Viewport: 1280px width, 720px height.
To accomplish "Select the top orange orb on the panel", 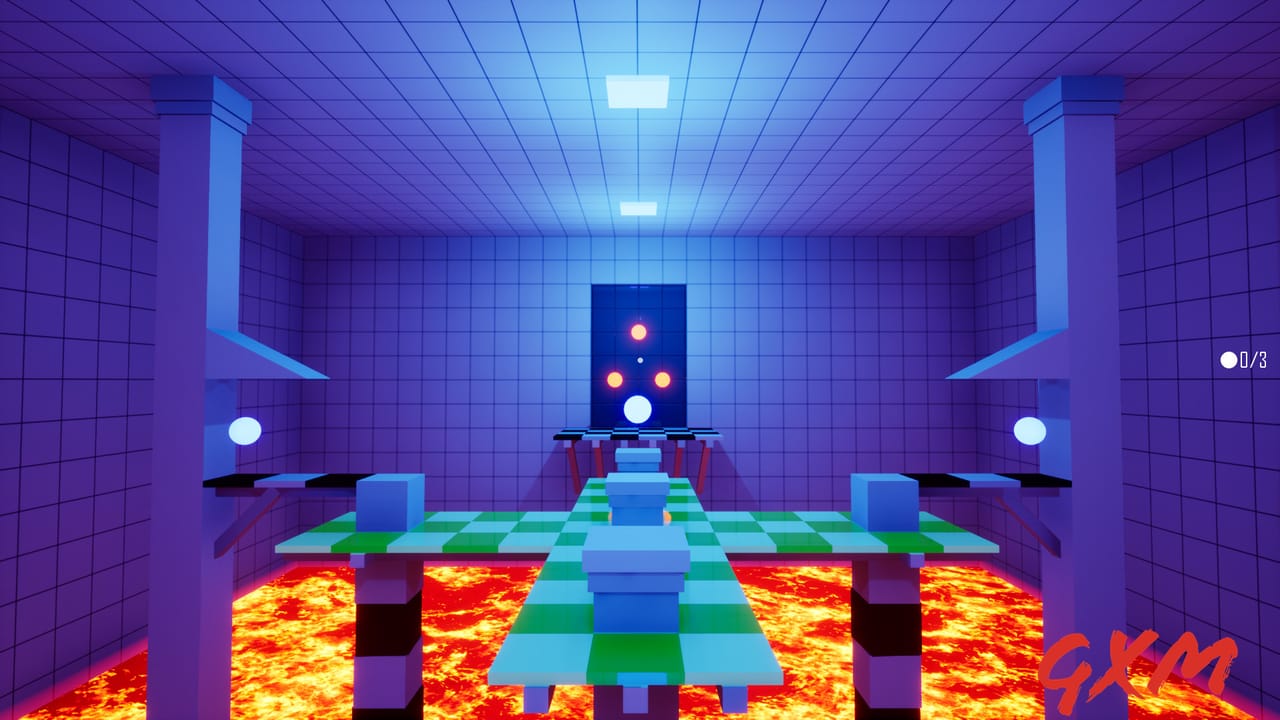I will click(x=640, y=330).
